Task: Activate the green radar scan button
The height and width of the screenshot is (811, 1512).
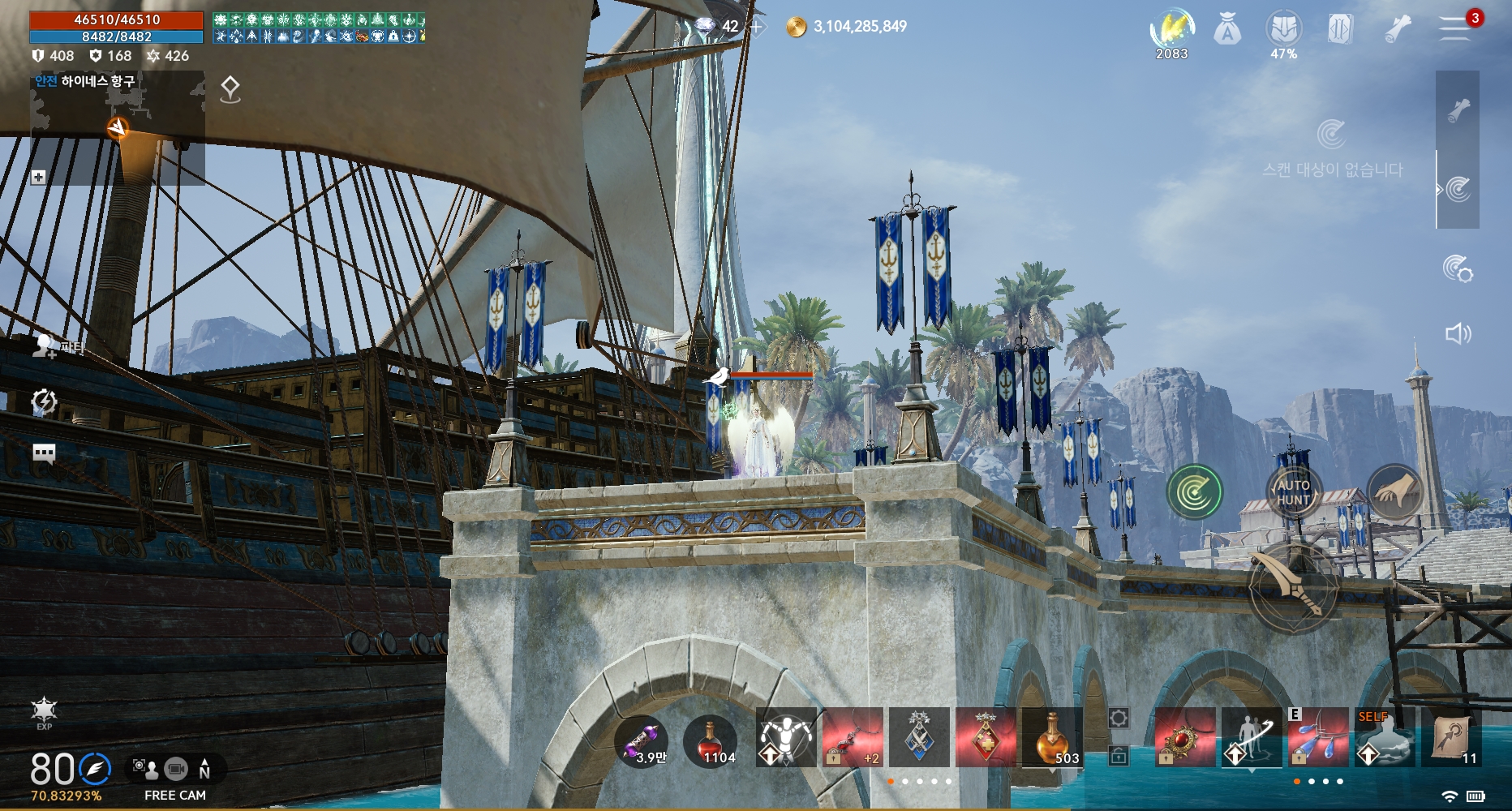Action: (1194, 491)
